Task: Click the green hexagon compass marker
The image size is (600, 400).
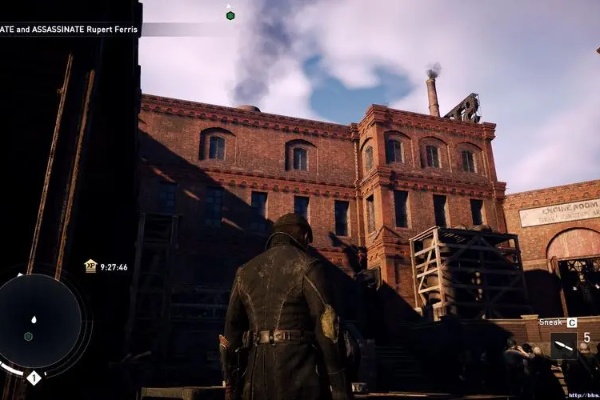Action: 230,15
